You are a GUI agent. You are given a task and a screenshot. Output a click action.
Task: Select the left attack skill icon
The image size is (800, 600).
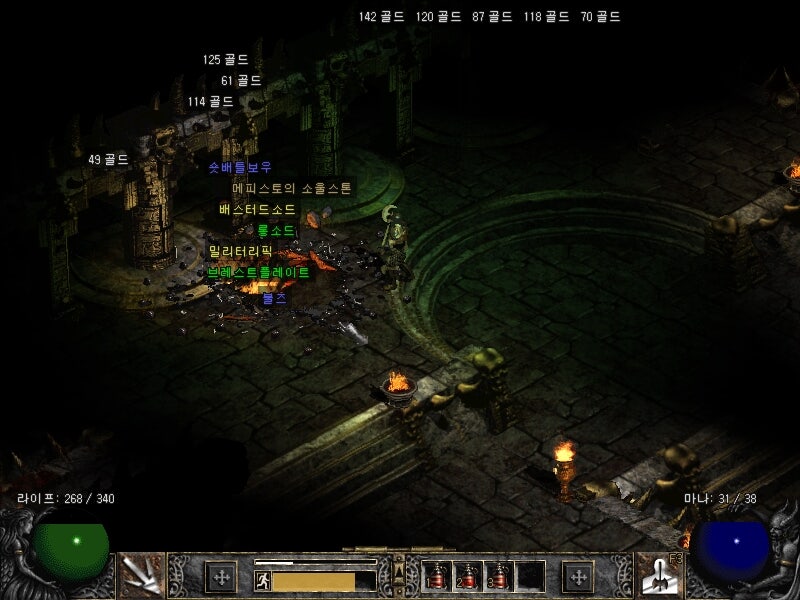click(139, 575)
